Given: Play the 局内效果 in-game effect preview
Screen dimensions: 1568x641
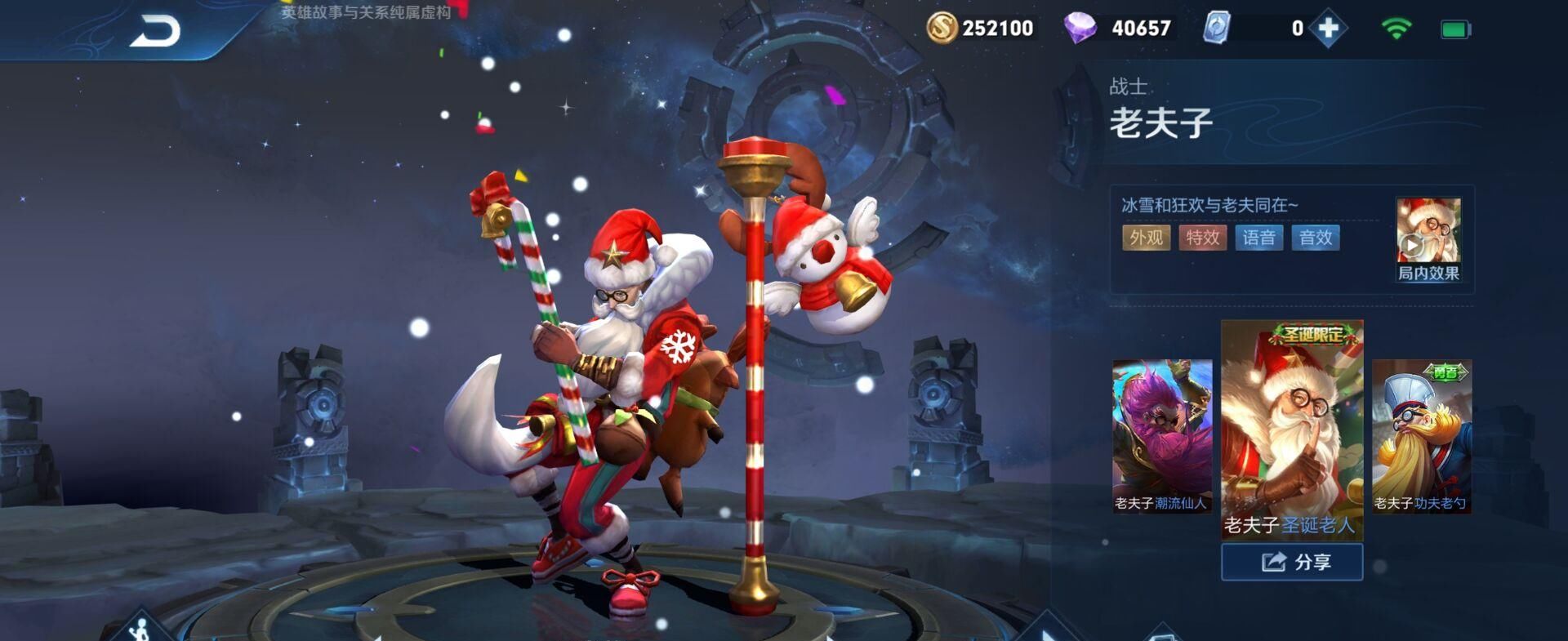Looking at the screenshot, I should click(x=1428, y=239).
